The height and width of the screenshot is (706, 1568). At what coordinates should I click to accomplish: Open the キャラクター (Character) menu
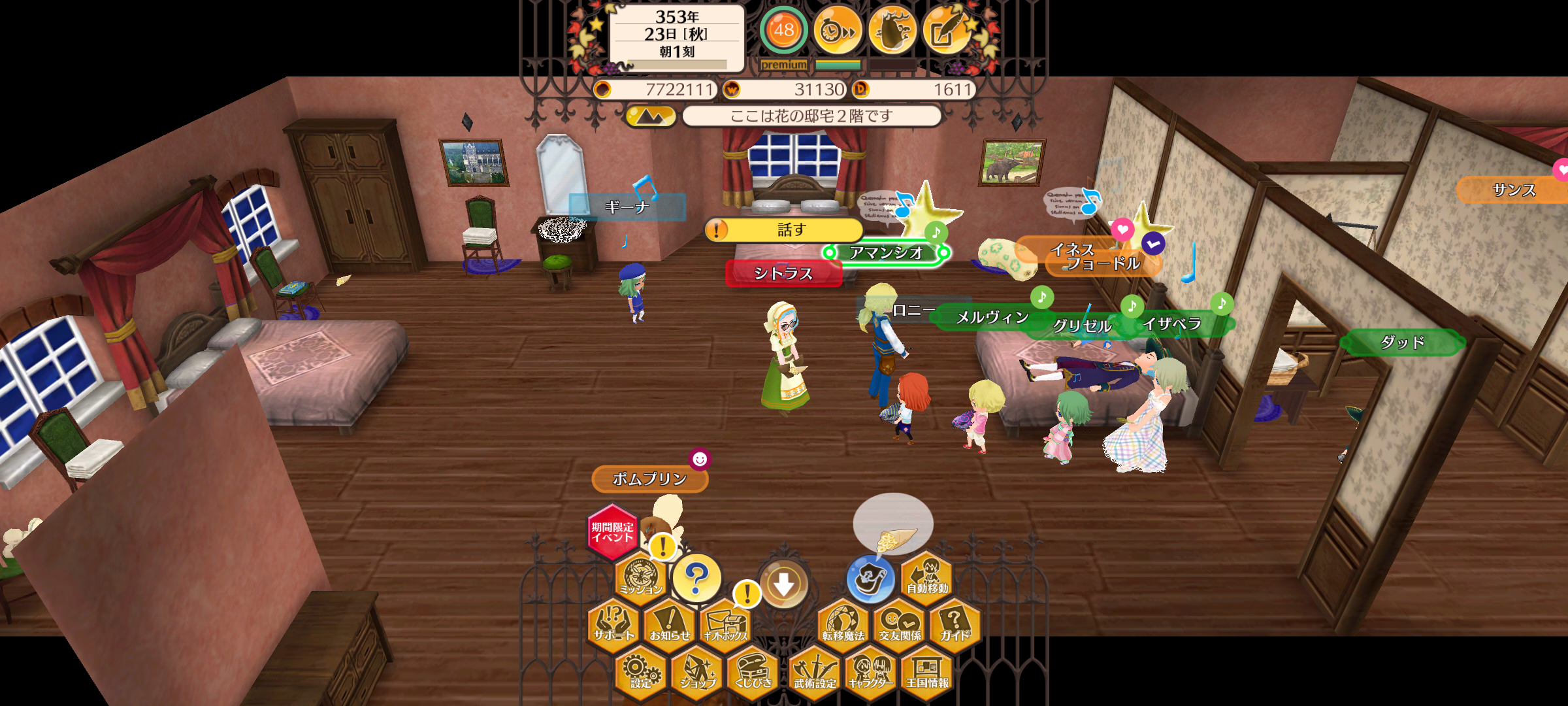[x=871, y=673]
